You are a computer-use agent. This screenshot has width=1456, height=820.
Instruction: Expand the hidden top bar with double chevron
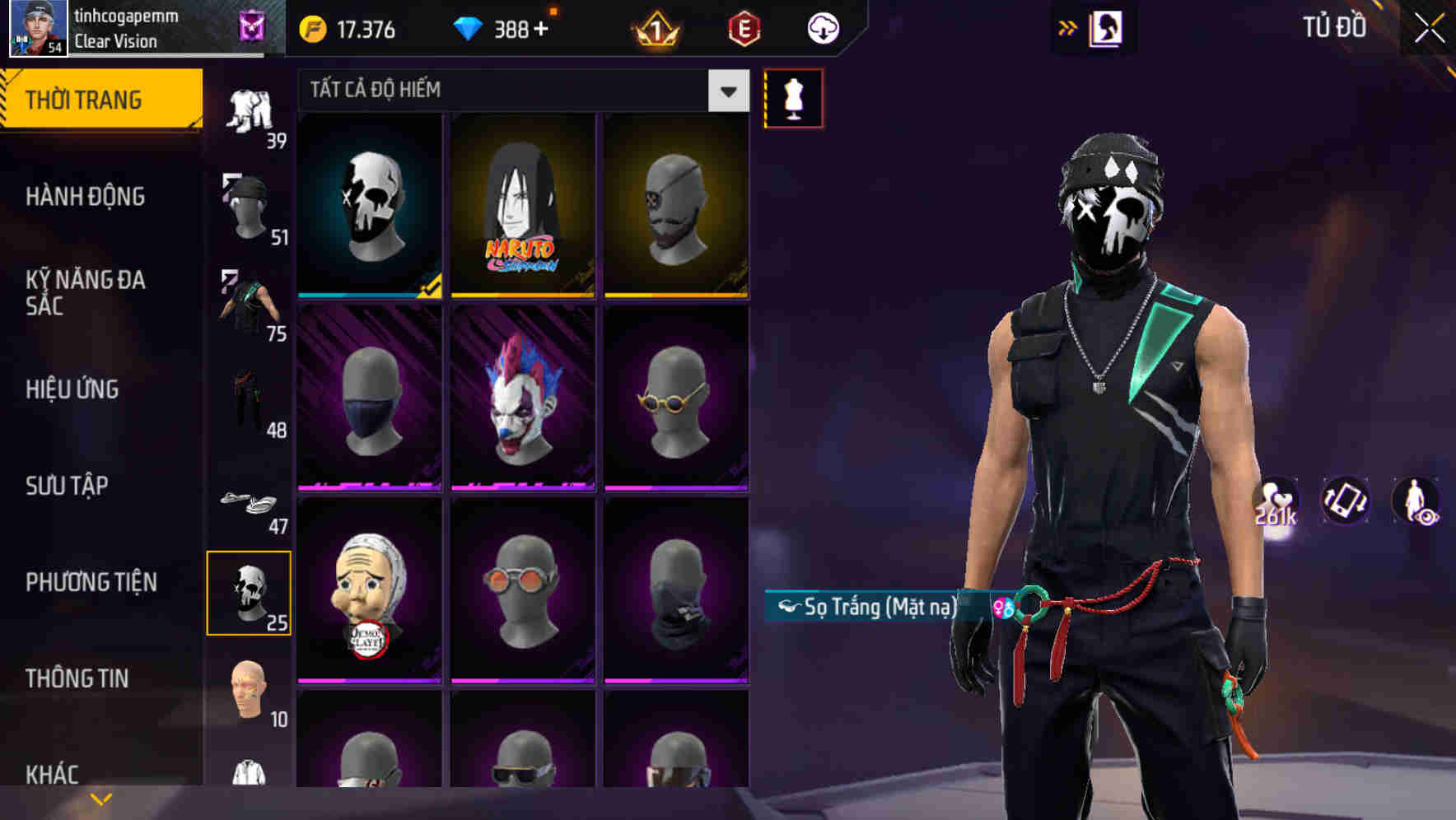[x=1067, y=28]
